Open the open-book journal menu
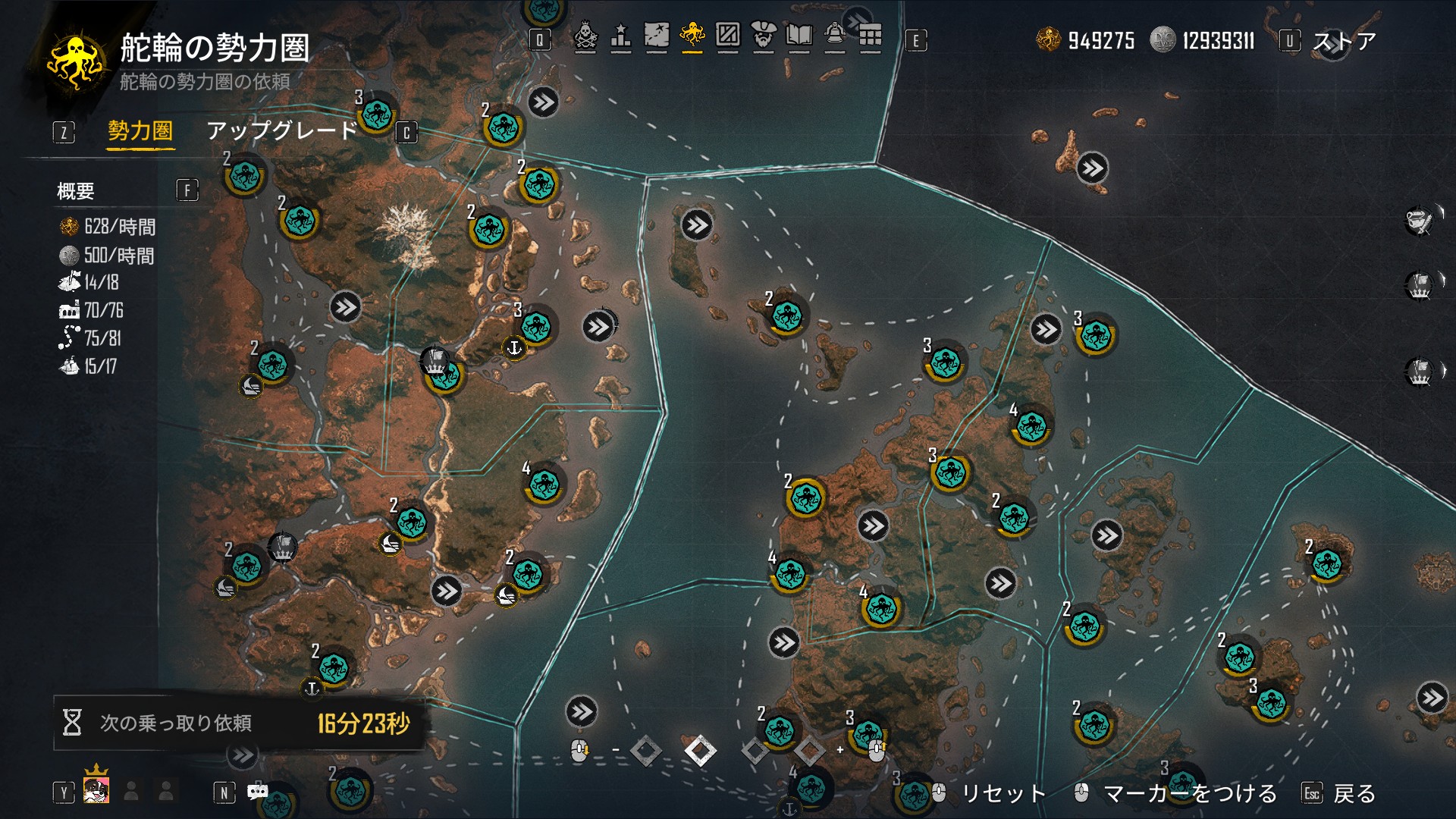Image resolution: width=1456 pixels, height=819 pixels. pos(799,36)
